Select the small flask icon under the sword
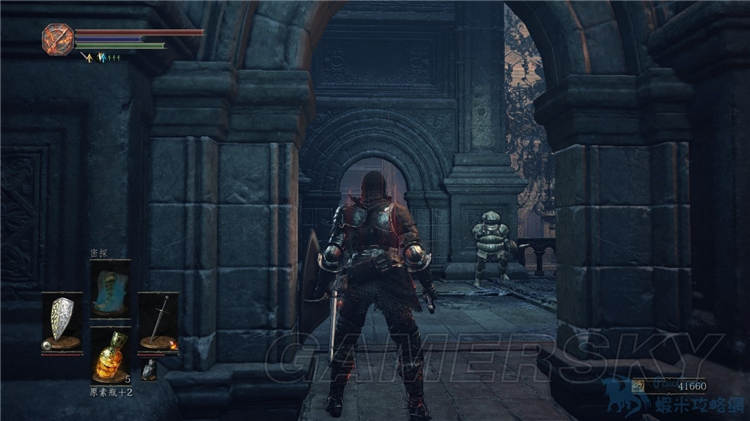Screen dimensions: 750x421 (148, 370)
